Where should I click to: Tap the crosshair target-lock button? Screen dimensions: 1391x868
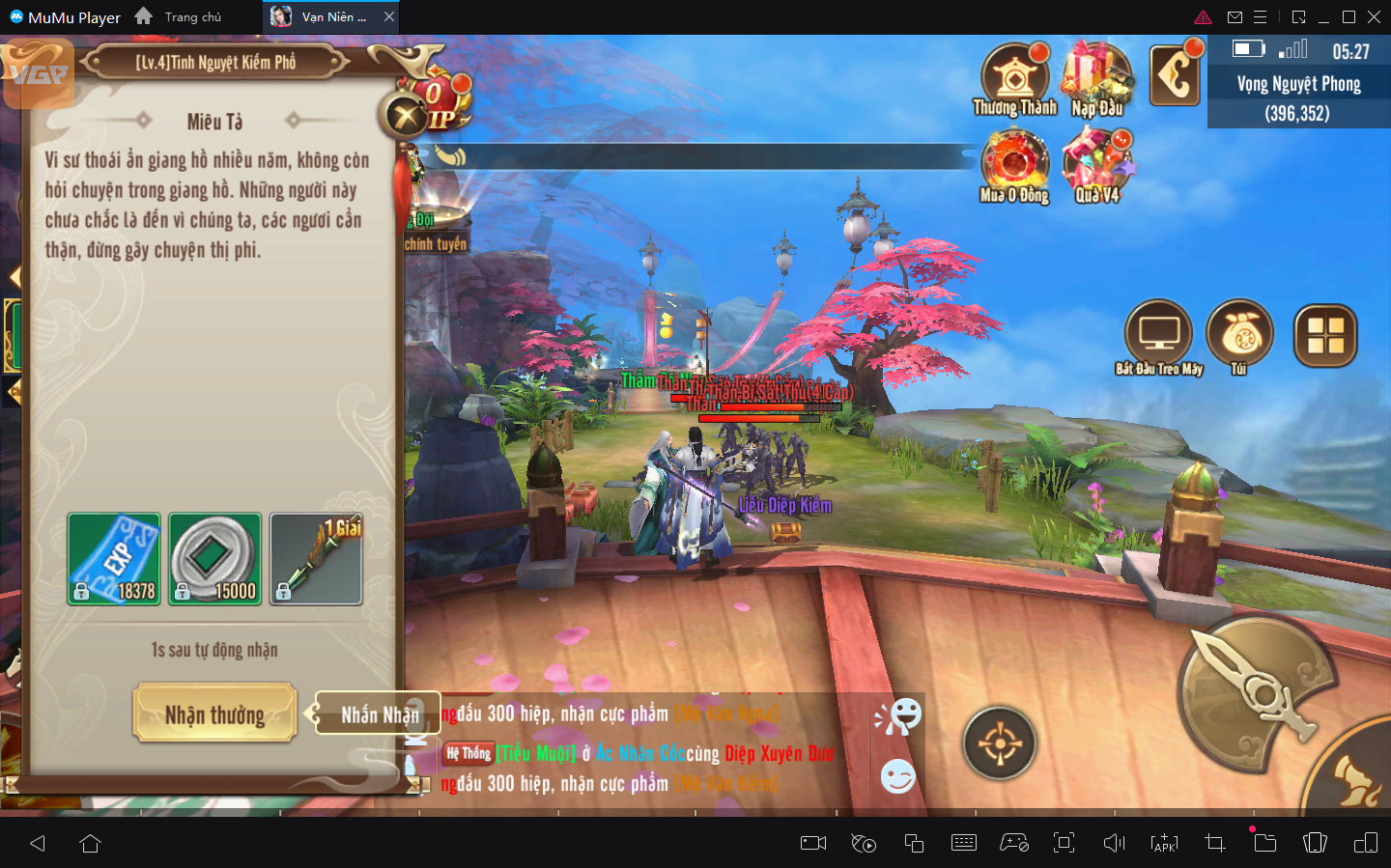tap(1000, 743)
